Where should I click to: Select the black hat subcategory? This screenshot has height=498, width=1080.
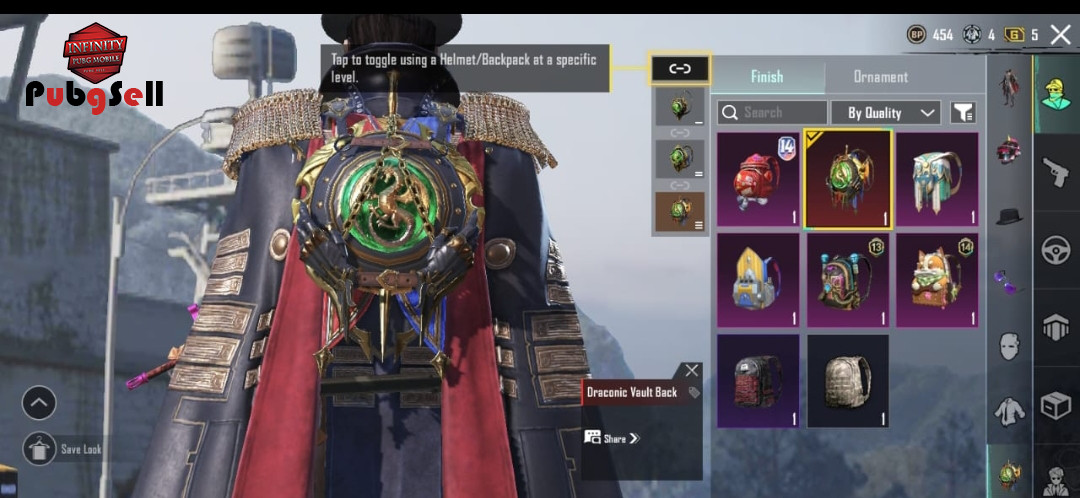click(x=1010, y=216)
